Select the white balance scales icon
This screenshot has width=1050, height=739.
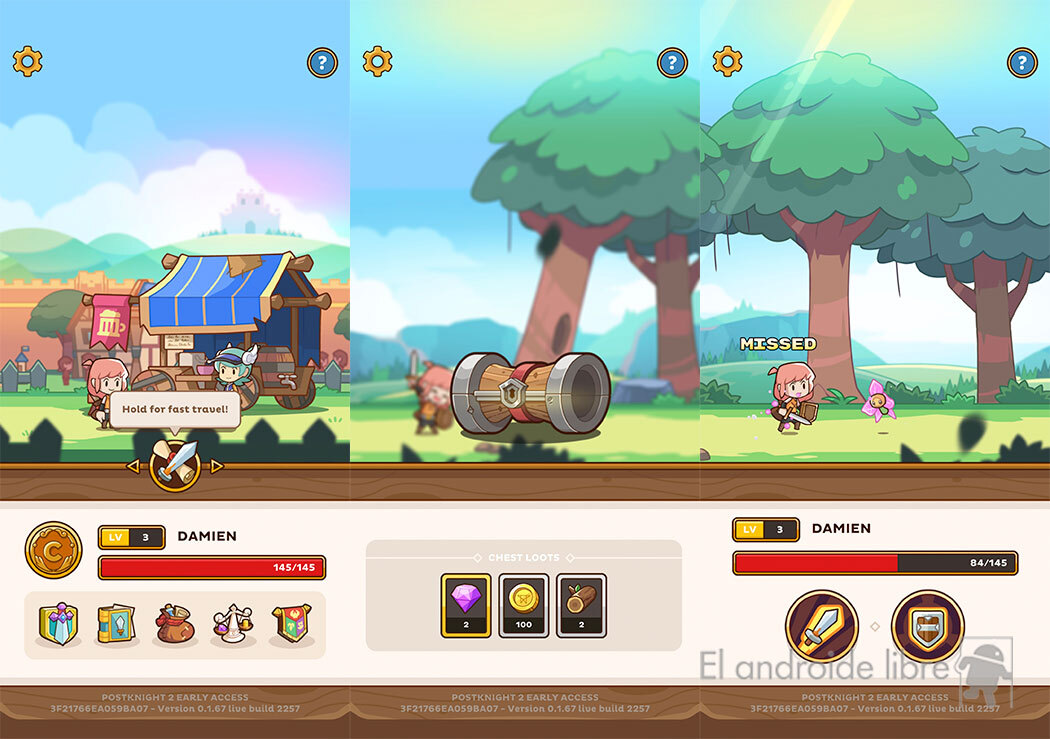point(233,624)
